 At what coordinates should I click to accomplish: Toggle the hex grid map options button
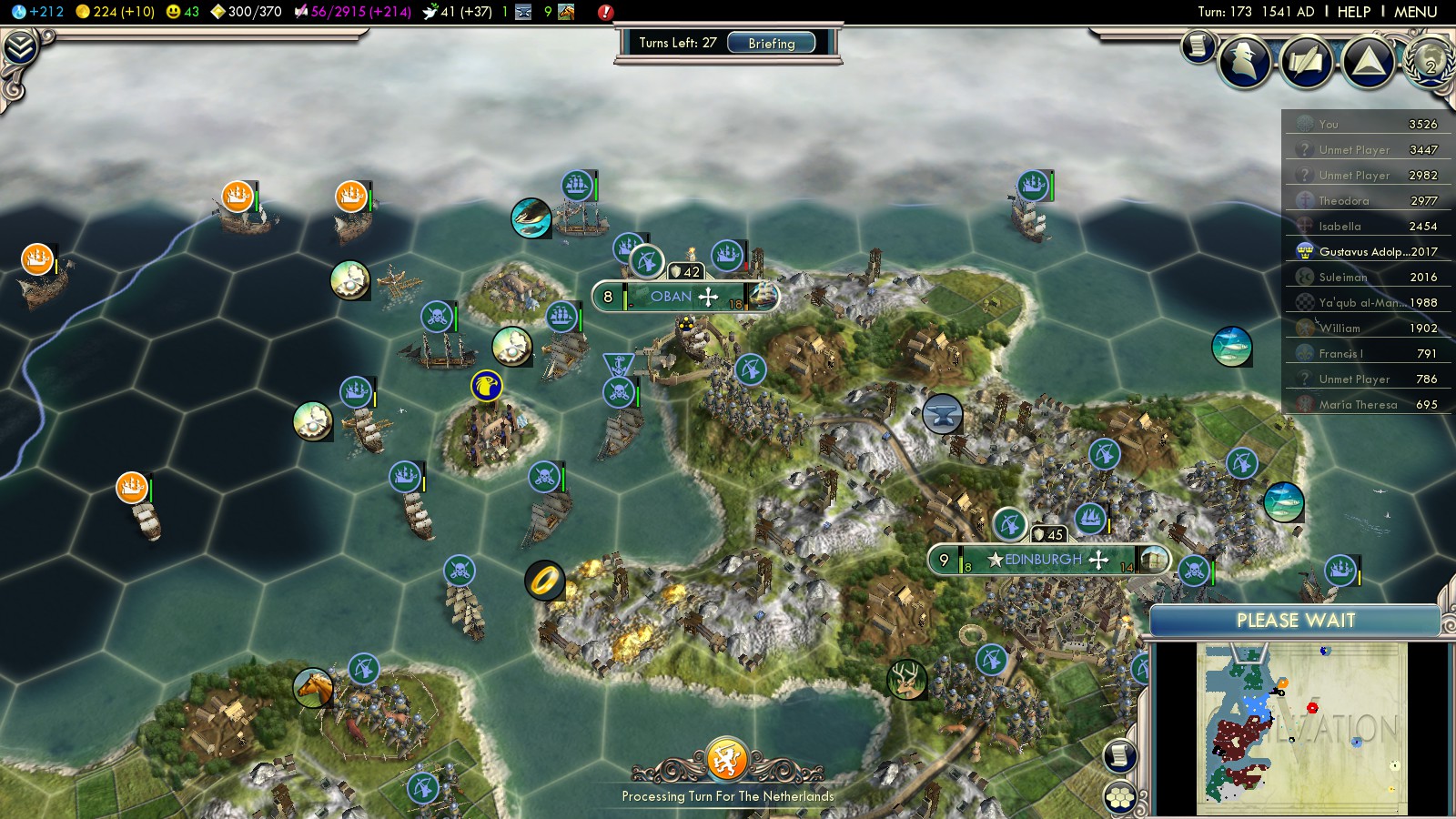tap(1120, 798)
